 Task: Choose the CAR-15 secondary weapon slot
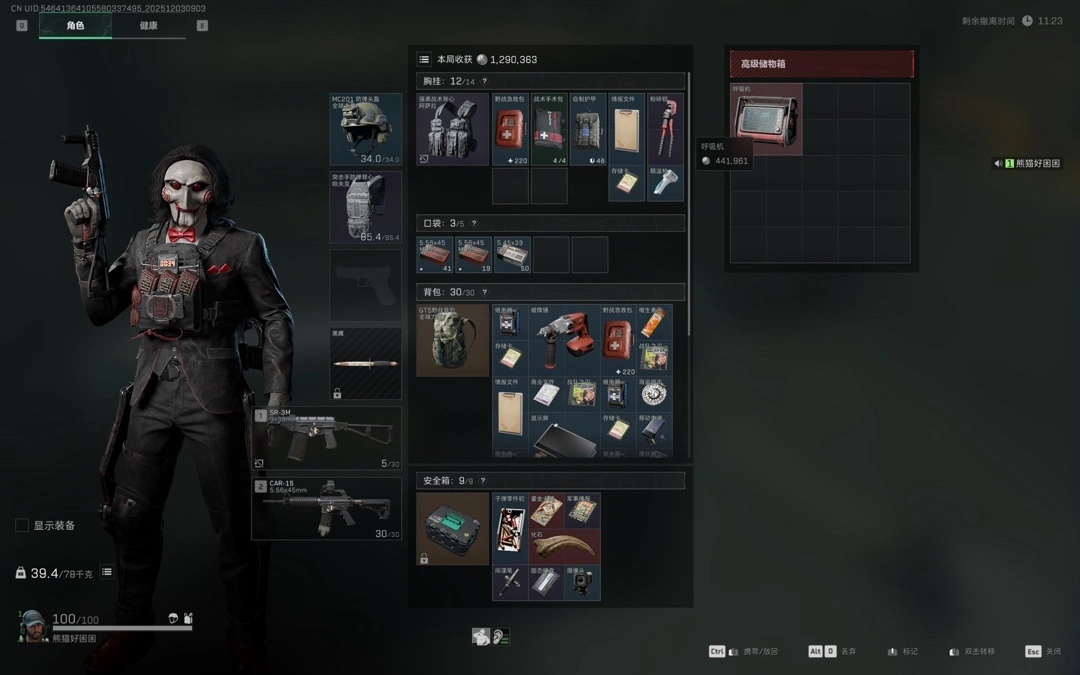327,508
